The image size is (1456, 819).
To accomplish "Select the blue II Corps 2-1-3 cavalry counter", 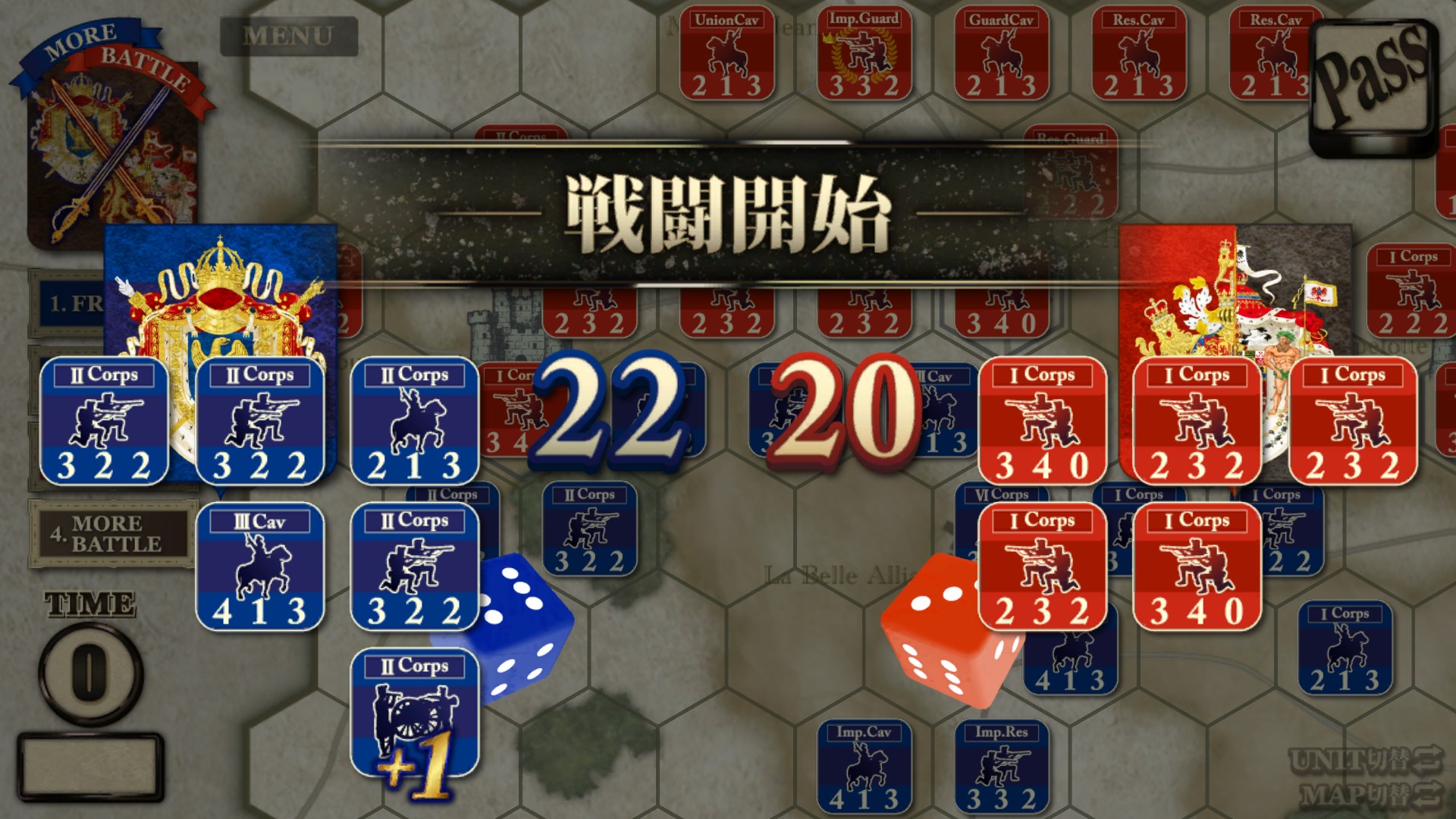I will pos(416,419).
